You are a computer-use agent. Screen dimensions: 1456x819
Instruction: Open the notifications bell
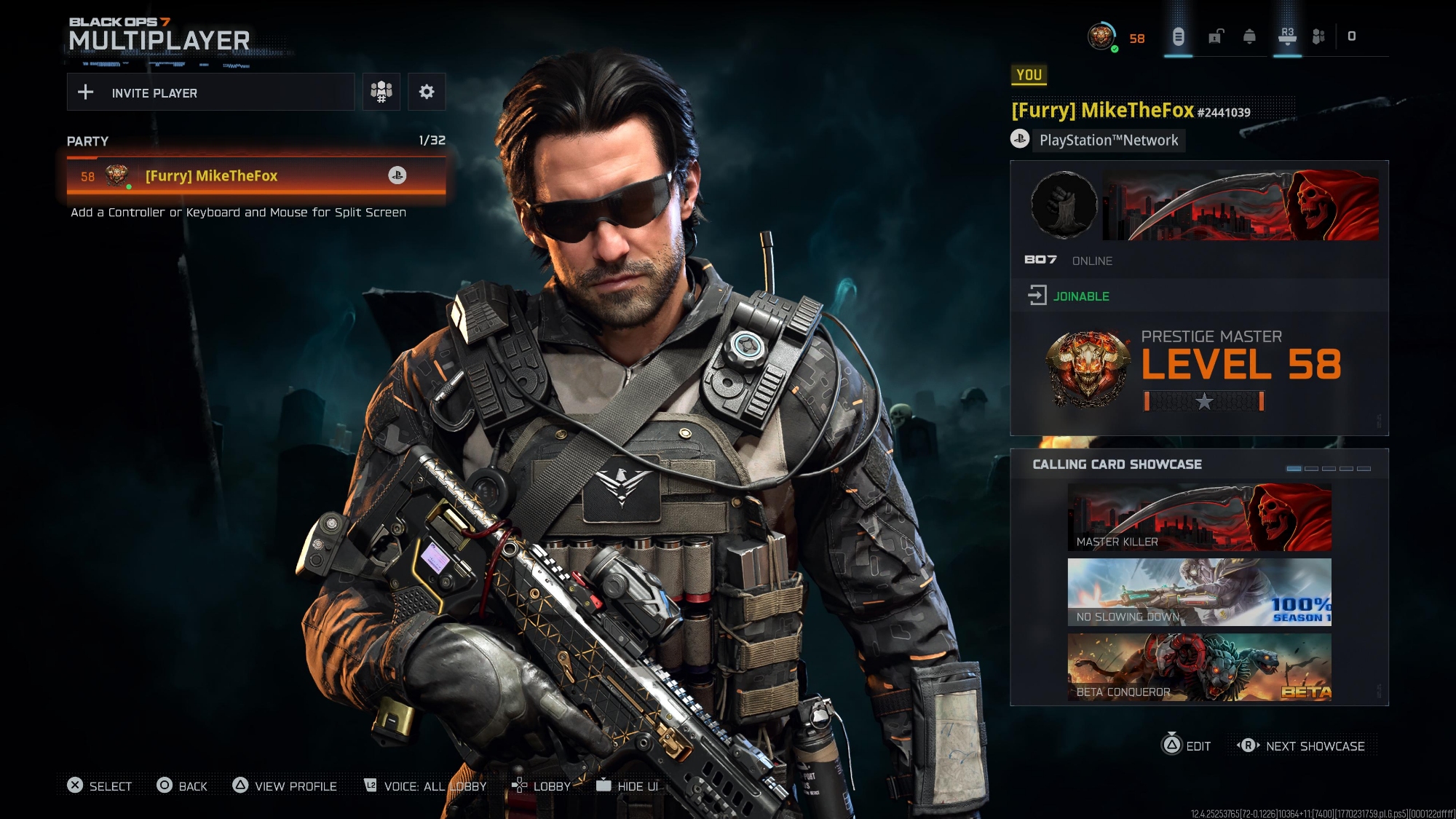click(x=1250, y=36)
